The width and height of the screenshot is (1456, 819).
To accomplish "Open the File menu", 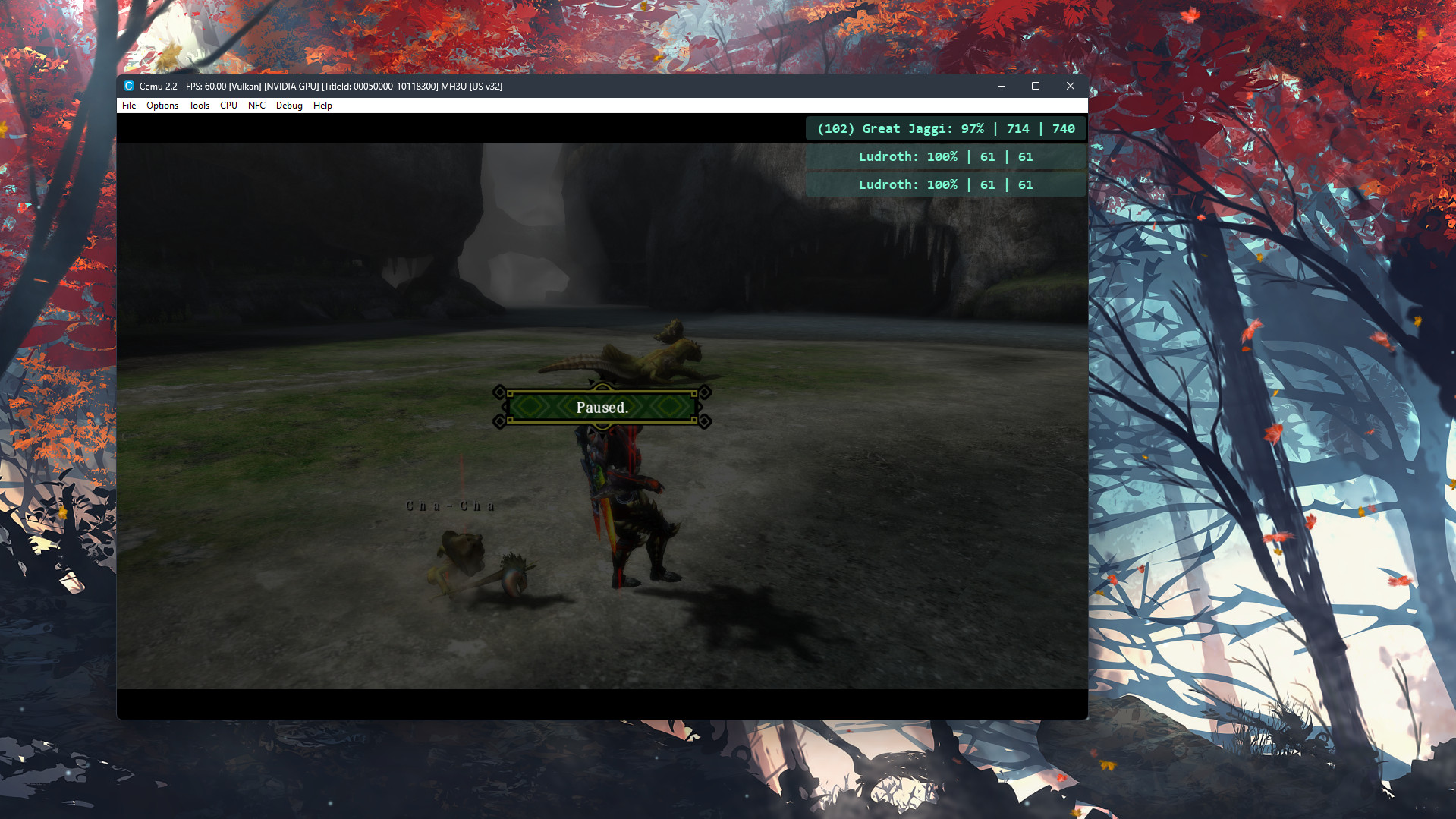I will pos(127,106).
